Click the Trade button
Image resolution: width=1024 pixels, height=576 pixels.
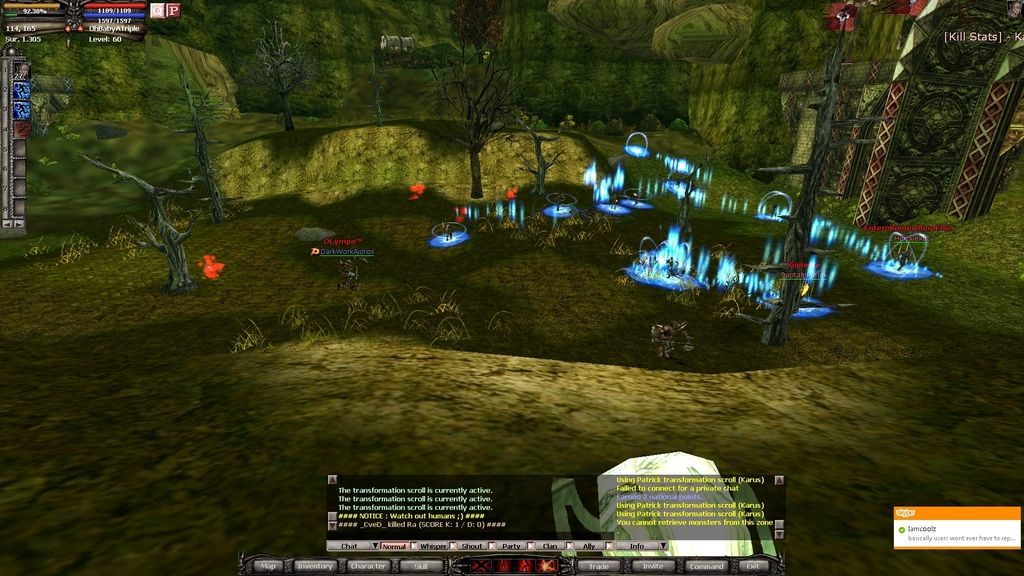coord(598,566)
